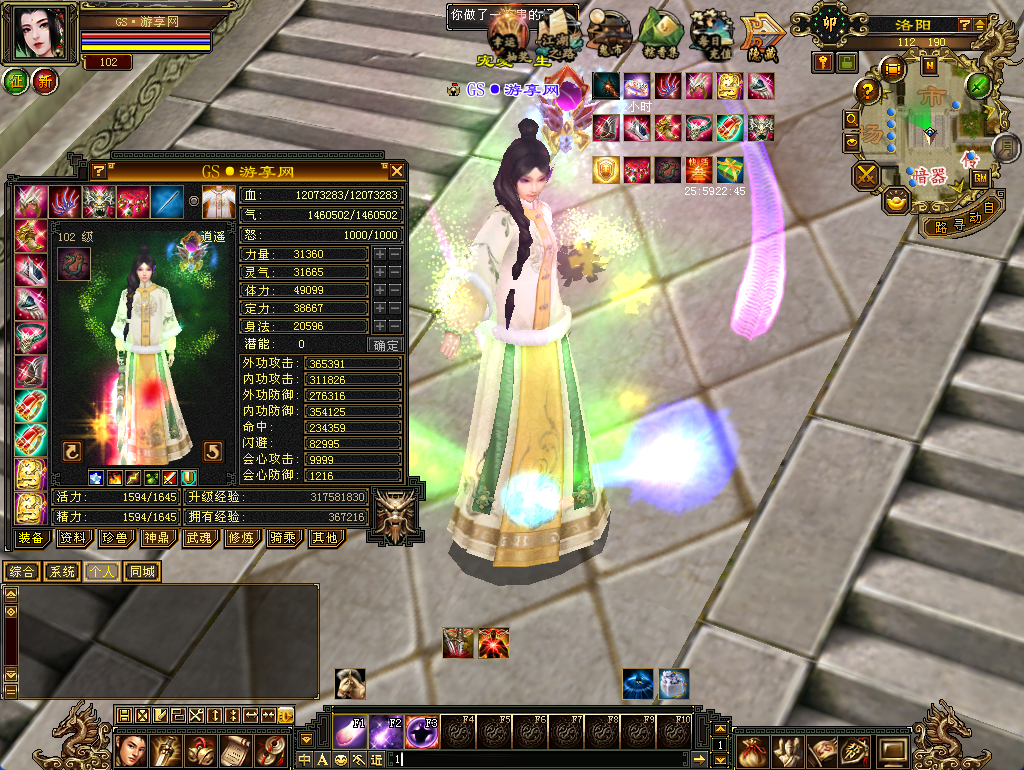Select the 神鼎 tab

pyautogui.click(x=157, y=538)
